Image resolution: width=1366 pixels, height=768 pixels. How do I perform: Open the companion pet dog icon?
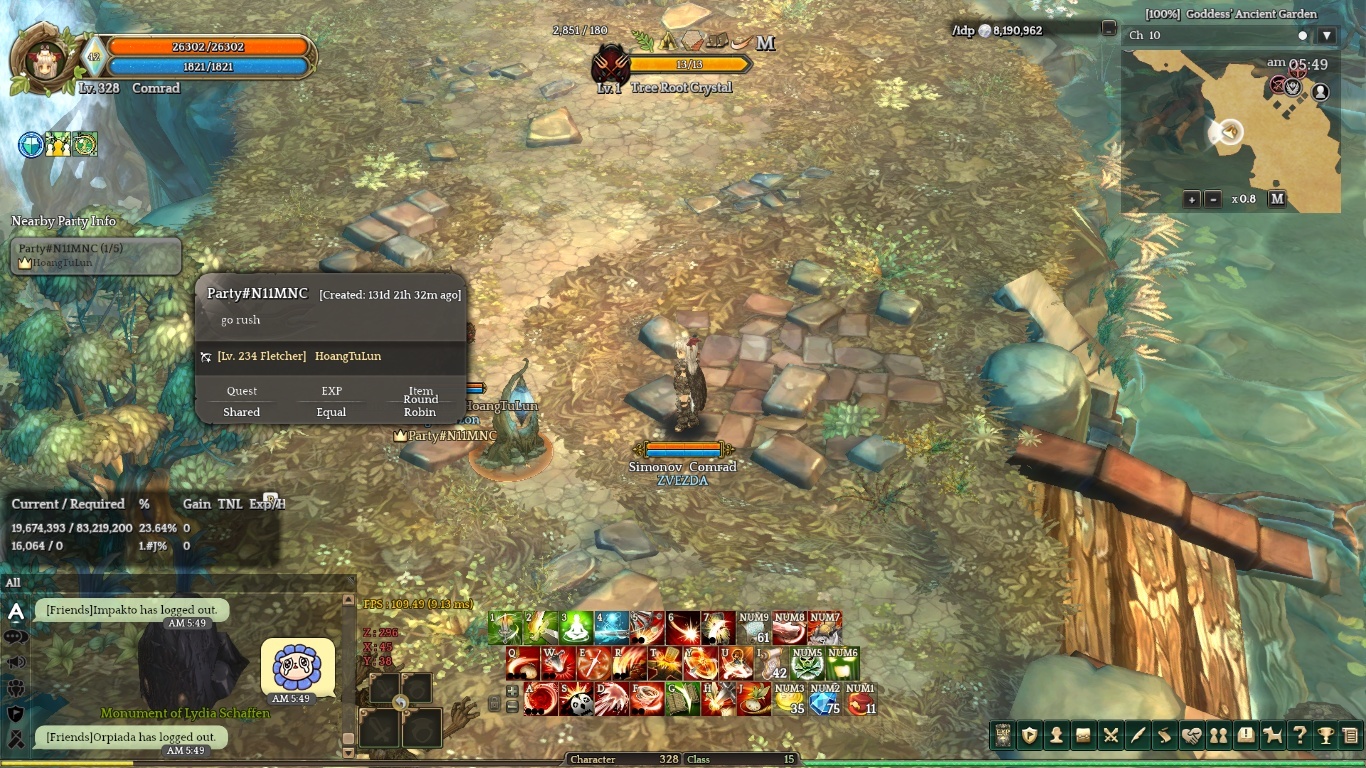pos(1272,736)
